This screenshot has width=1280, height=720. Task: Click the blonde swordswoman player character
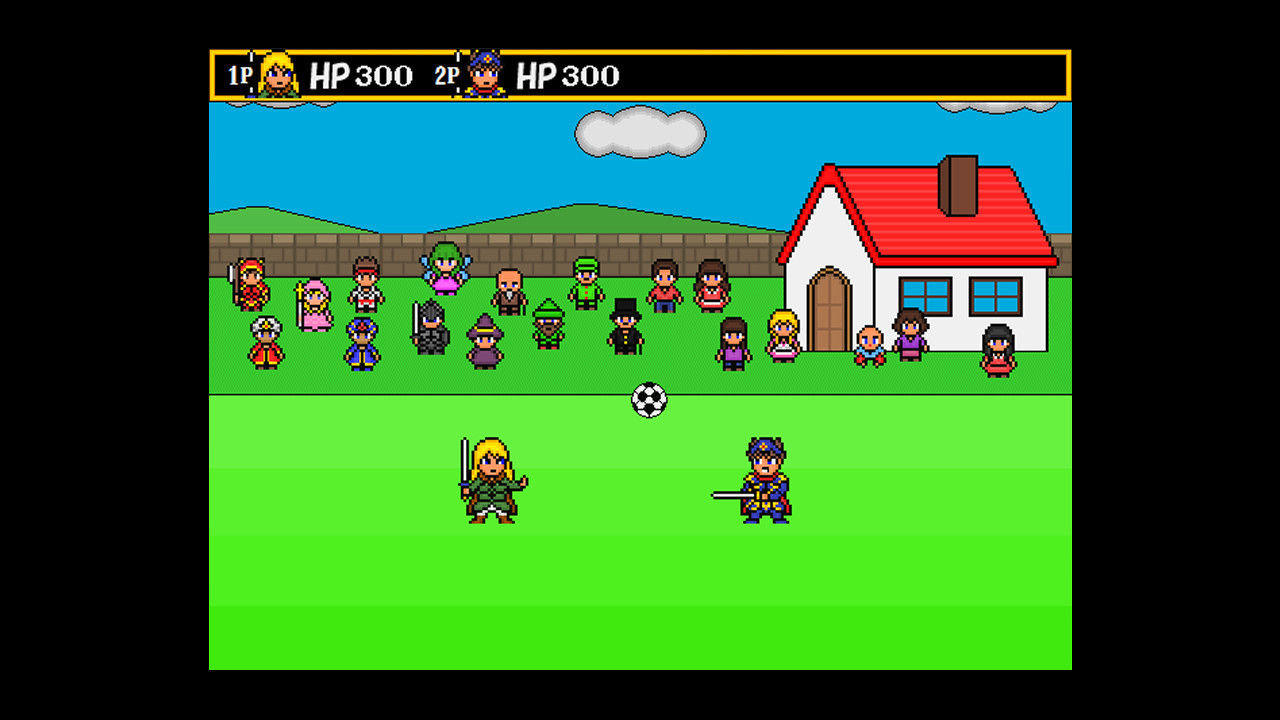coord(490,480)
